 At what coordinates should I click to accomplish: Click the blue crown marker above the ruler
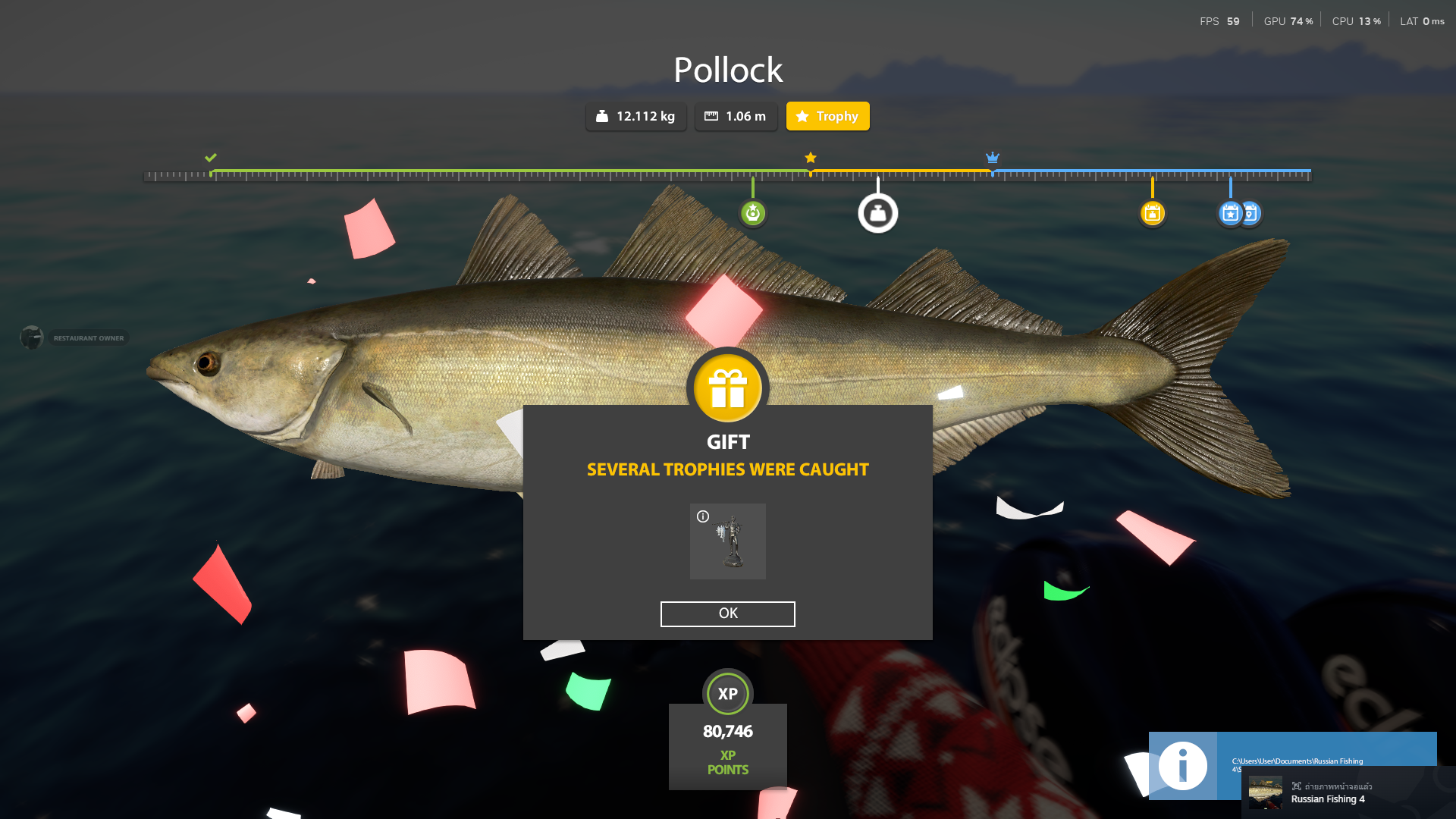click(x=993, y=158)
